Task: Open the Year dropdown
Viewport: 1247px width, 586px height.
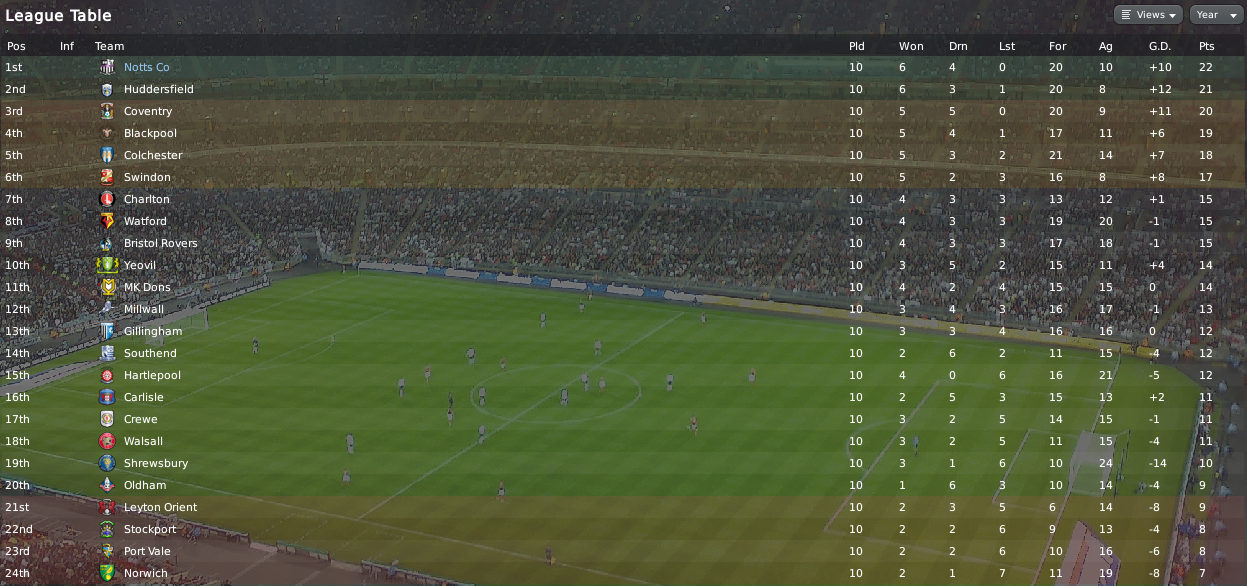Action: [x=1213, y=15]
